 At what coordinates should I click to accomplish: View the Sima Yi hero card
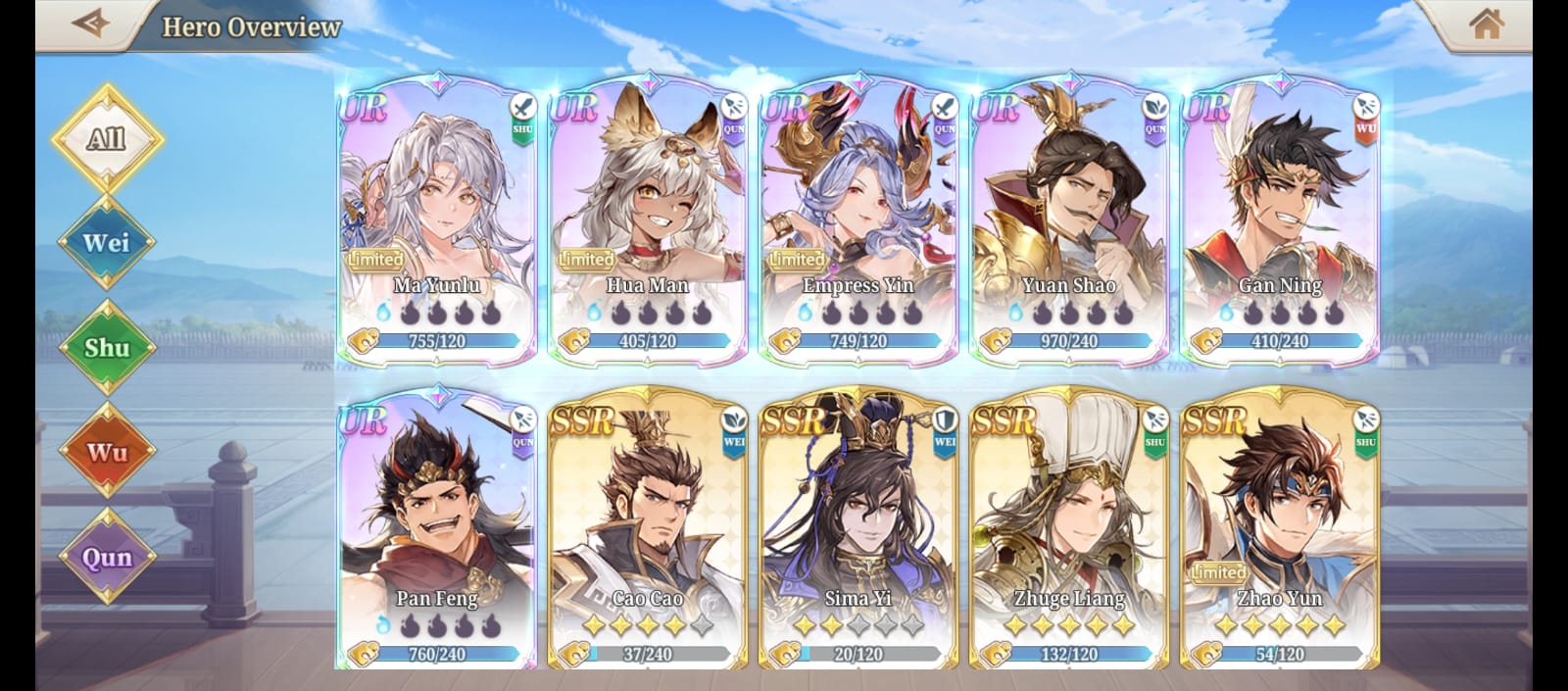858,529
